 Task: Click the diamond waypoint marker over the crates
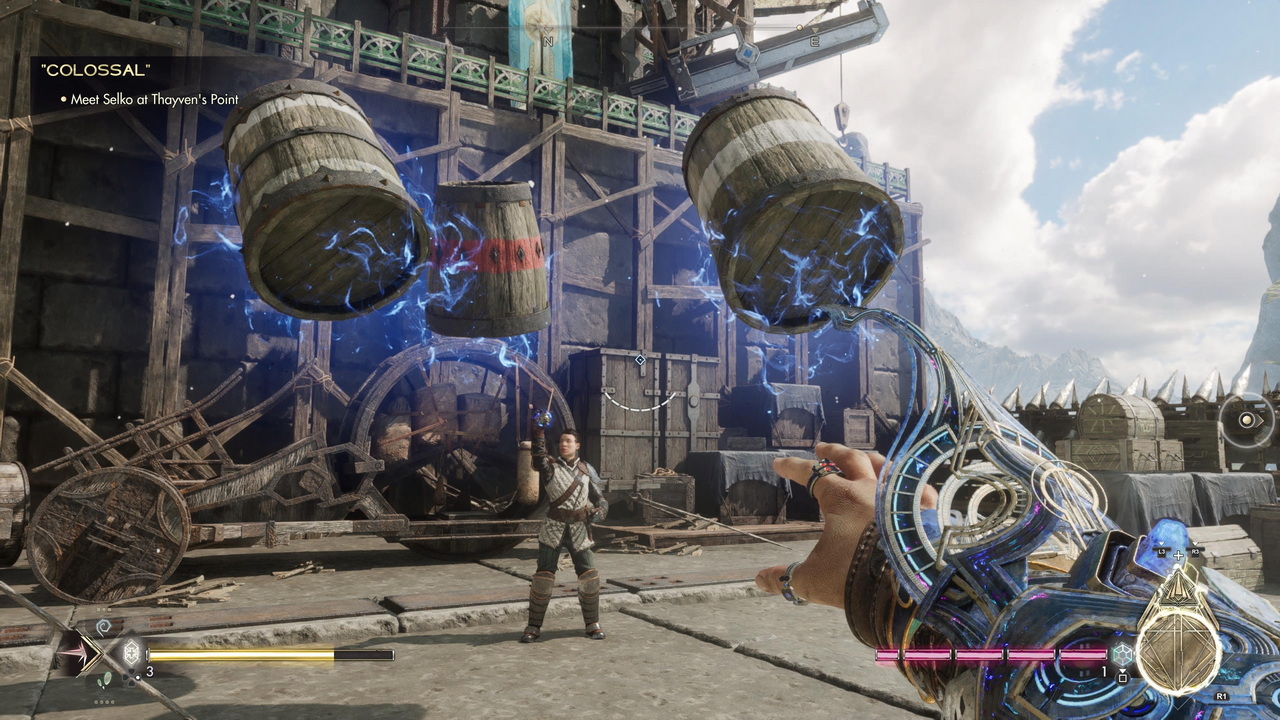pos(640,359)
